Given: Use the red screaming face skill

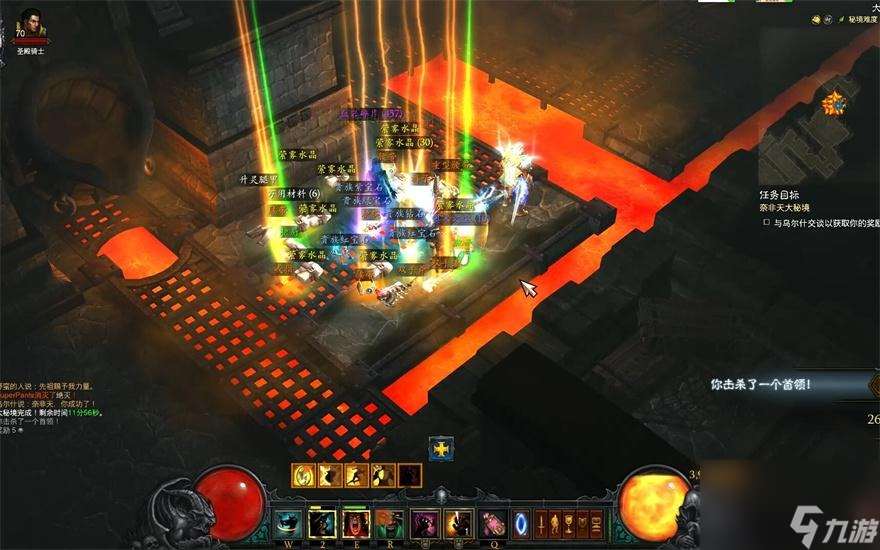Looking at the screenshot, I should [x=357, y=523].
